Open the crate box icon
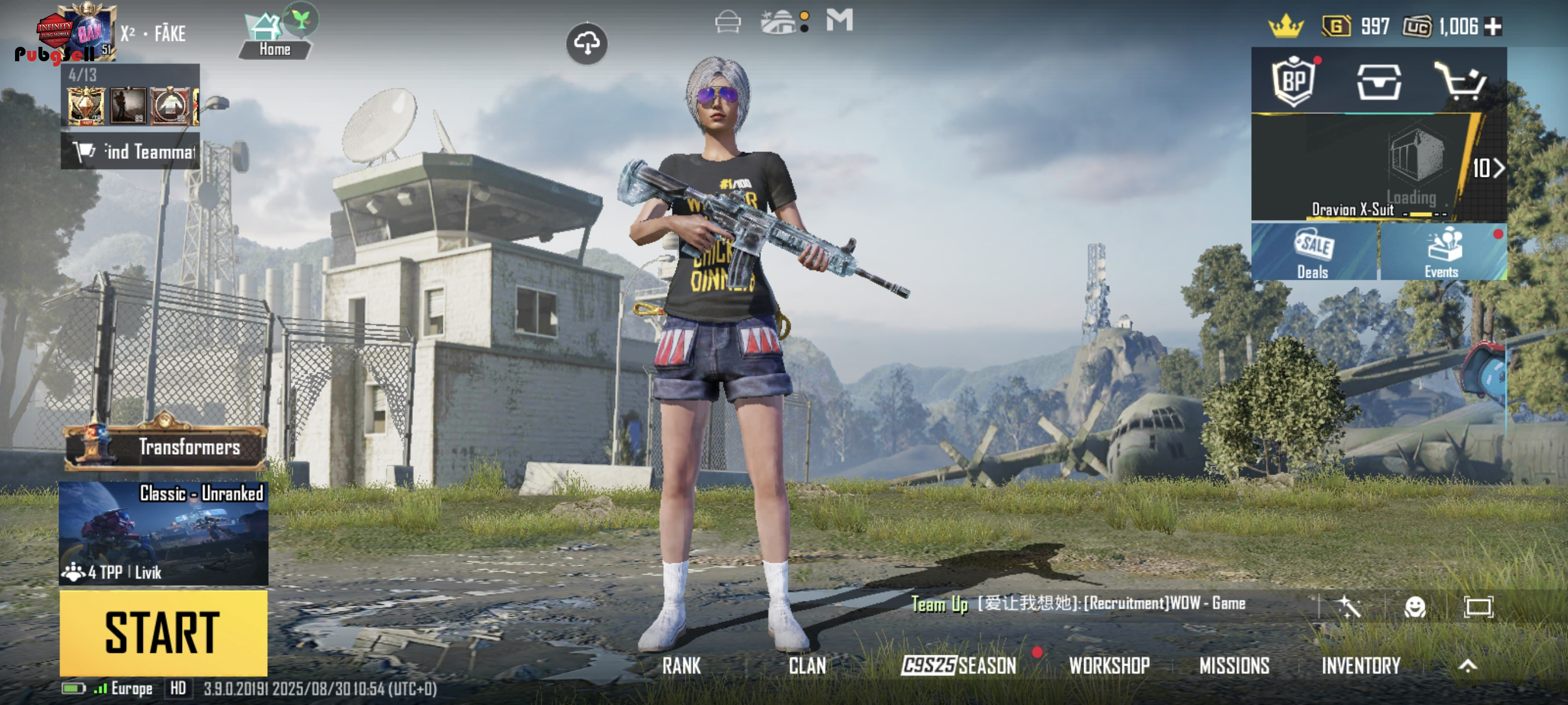Screen dimensions: 1568x705 coord(1379,81)
